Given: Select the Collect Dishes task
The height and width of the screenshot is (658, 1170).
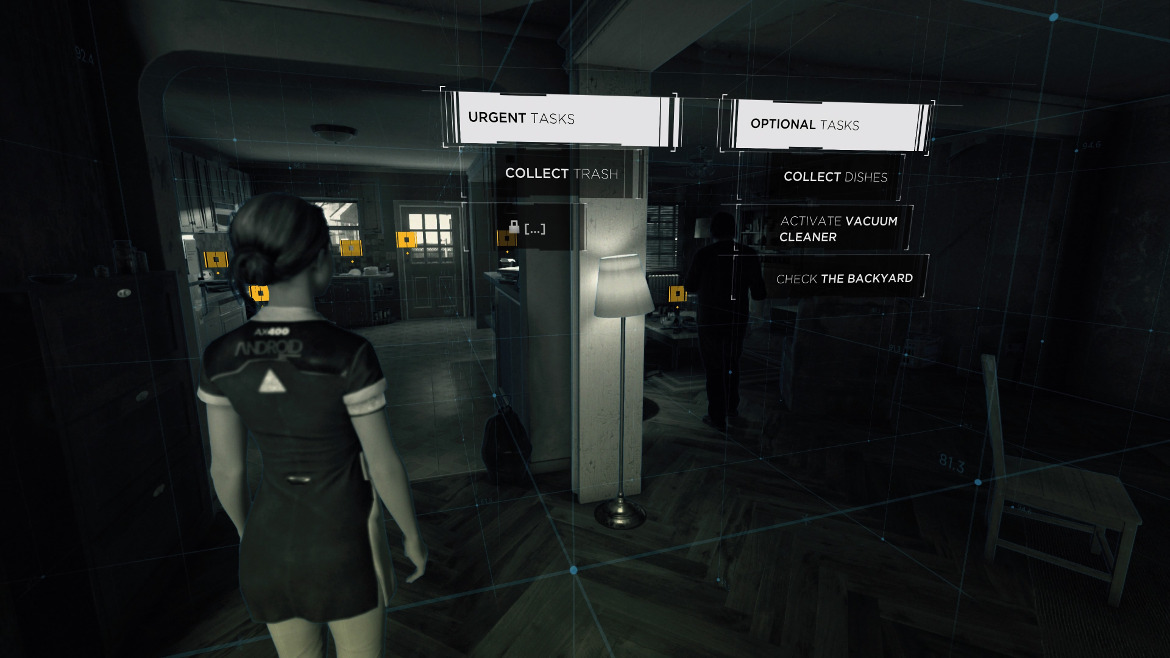Looking at the screenshot, I should [834, 177].
